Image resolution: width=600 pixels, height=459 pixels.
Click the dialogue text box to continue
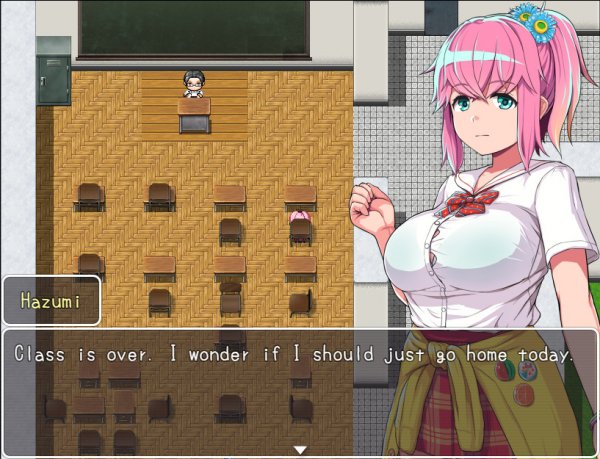pyautogui.click(x=299, y=391)
